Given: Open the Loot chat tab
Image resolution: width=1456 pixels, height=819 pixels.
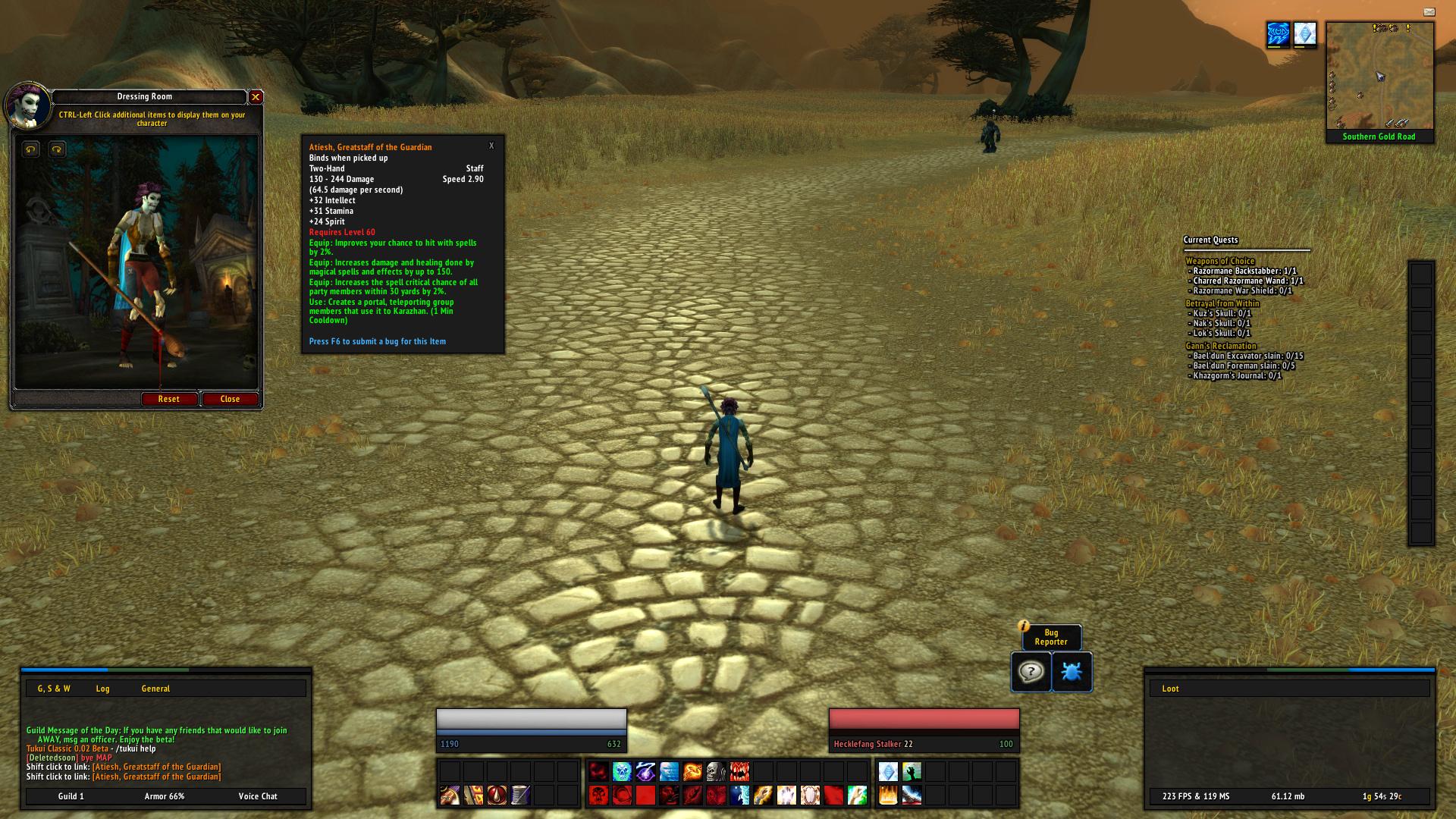Looking at the screenshot, I should tap(1170, 689).
